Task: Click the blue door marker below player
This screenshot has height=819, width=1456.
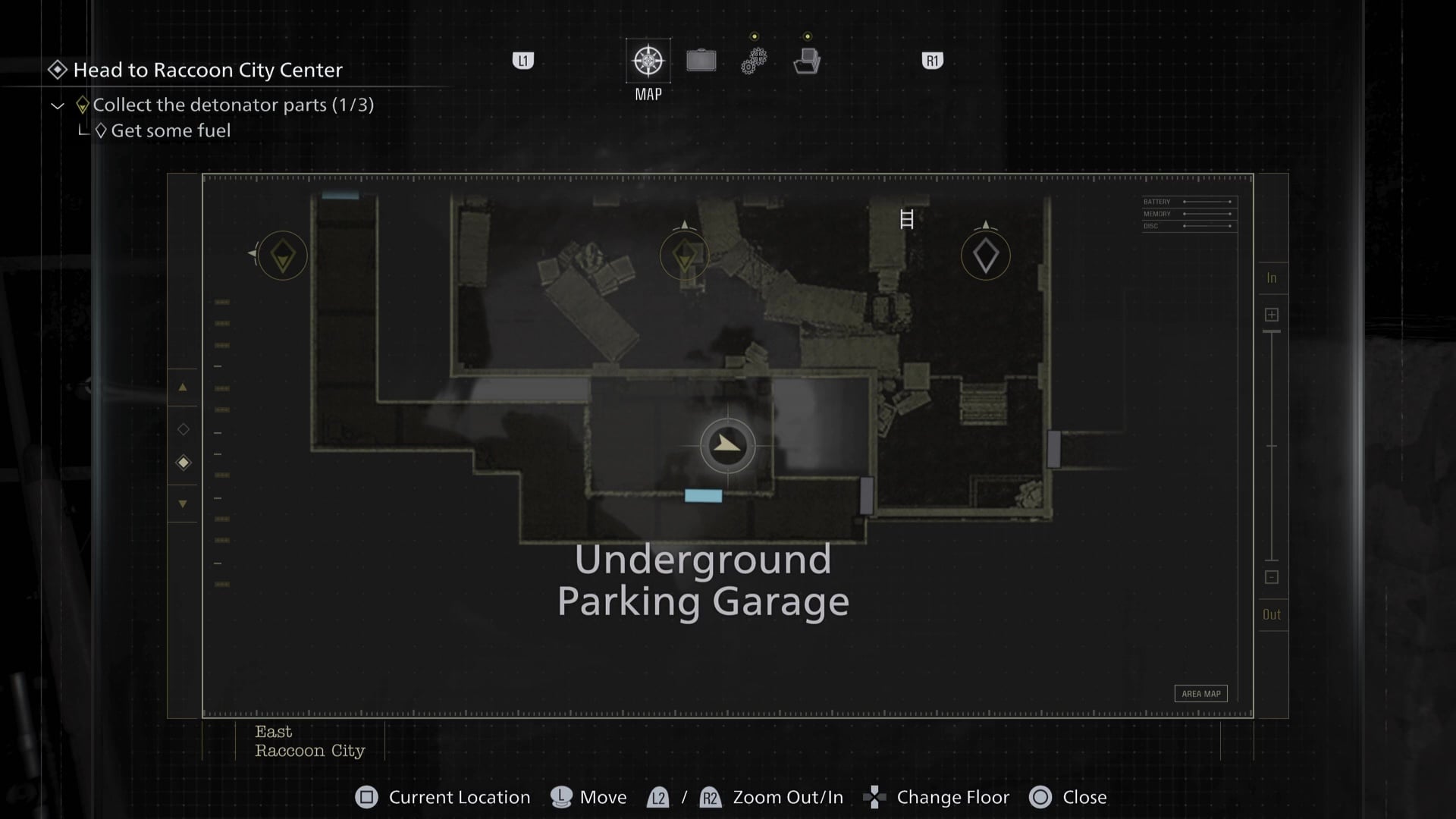Action: coord(703,496)
